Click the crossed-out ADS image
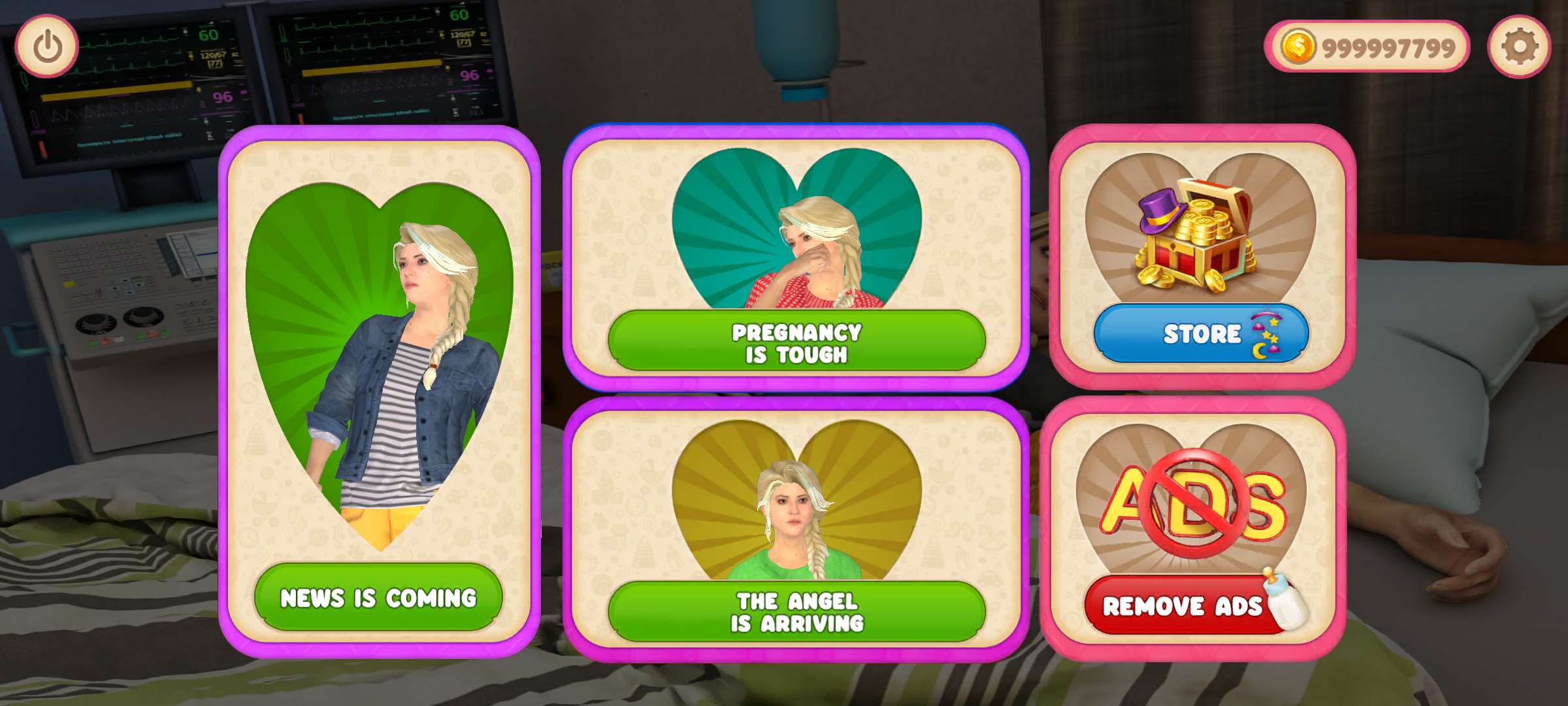The image size is (1568, 706). click(x=1192, y=503)
